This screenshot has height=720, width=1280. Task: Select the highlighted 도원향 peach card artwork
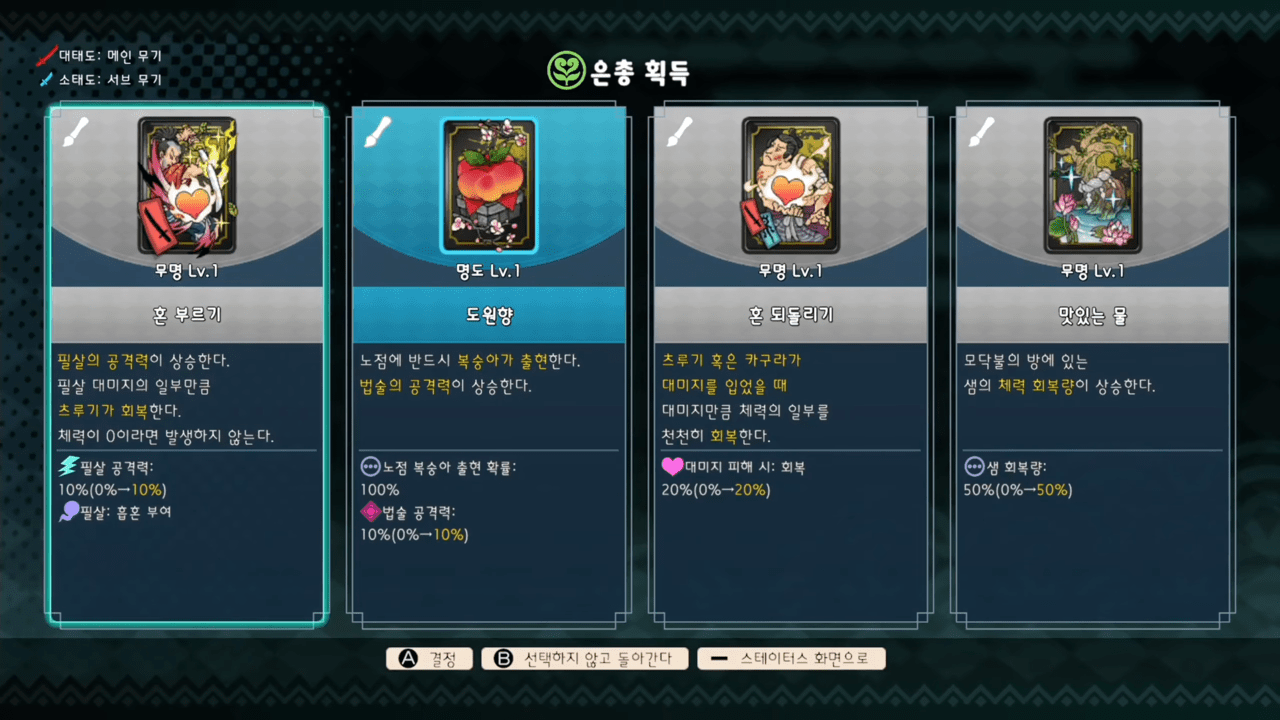point(488,184)
